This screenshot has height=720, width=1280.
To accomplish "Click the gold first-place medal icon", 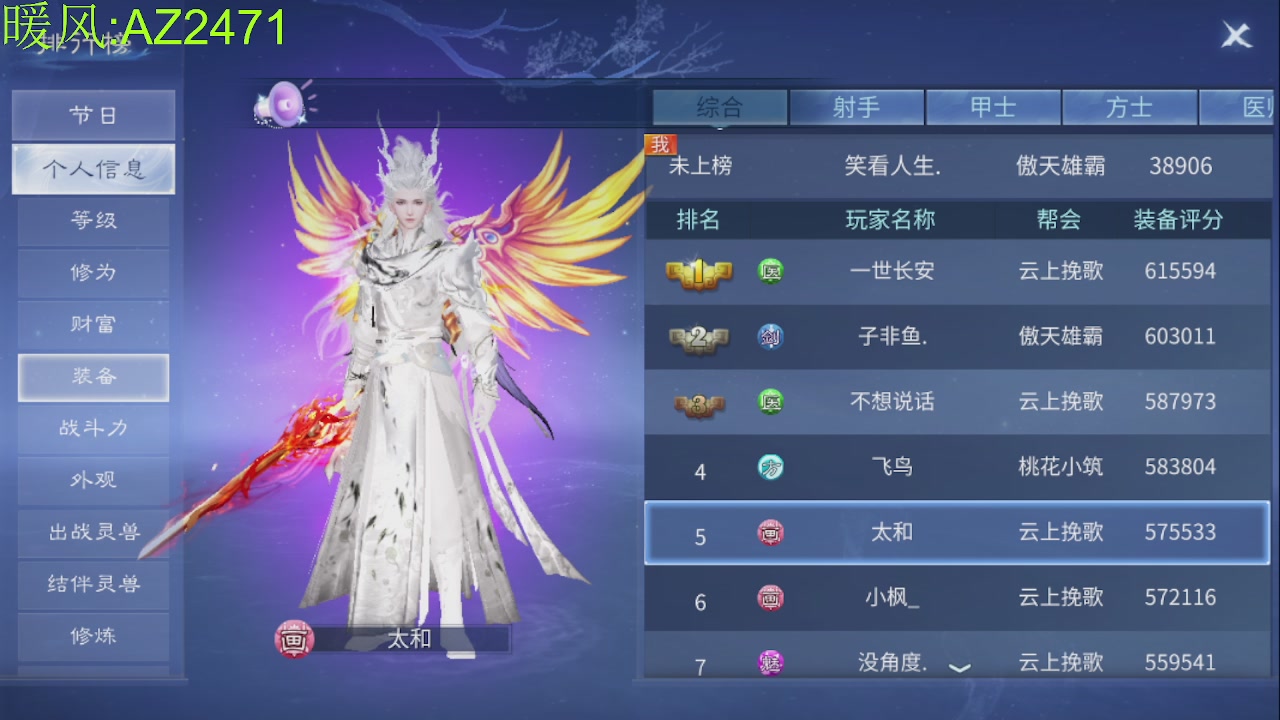I will pos(700,271).
